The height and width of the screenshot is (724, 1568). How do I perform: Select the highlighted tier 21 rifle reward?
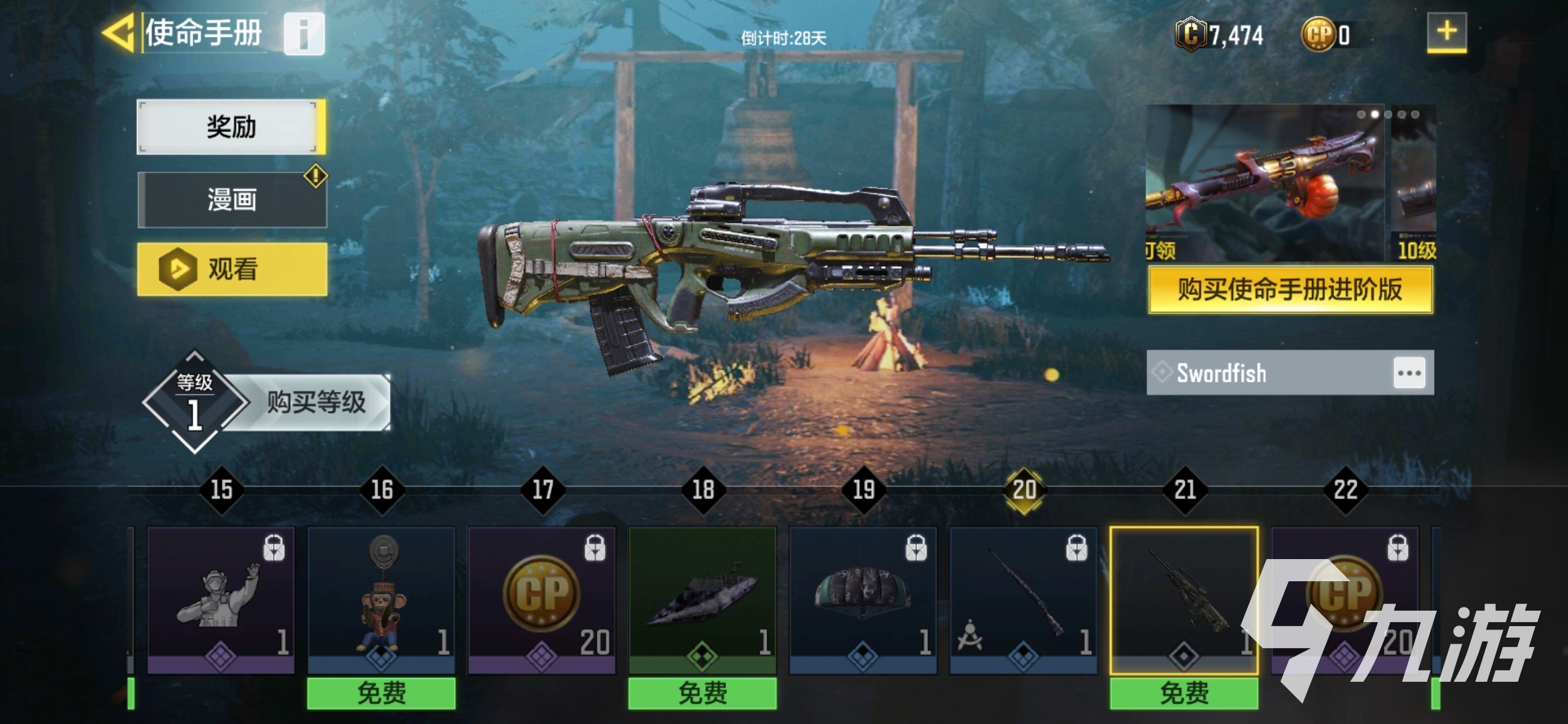coord(1184,600)
